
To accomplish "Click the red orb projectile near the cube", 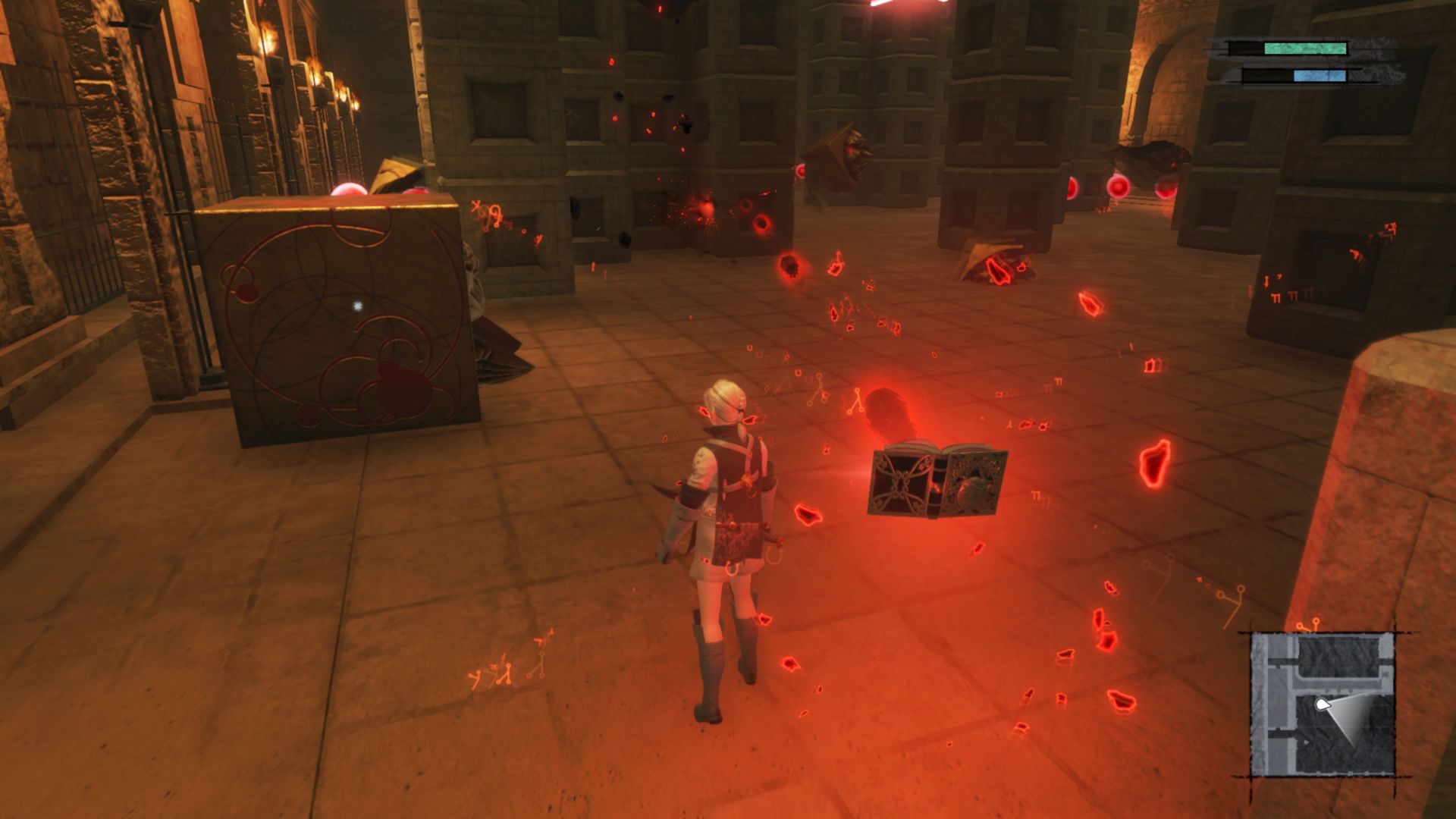I will point(349,190).
